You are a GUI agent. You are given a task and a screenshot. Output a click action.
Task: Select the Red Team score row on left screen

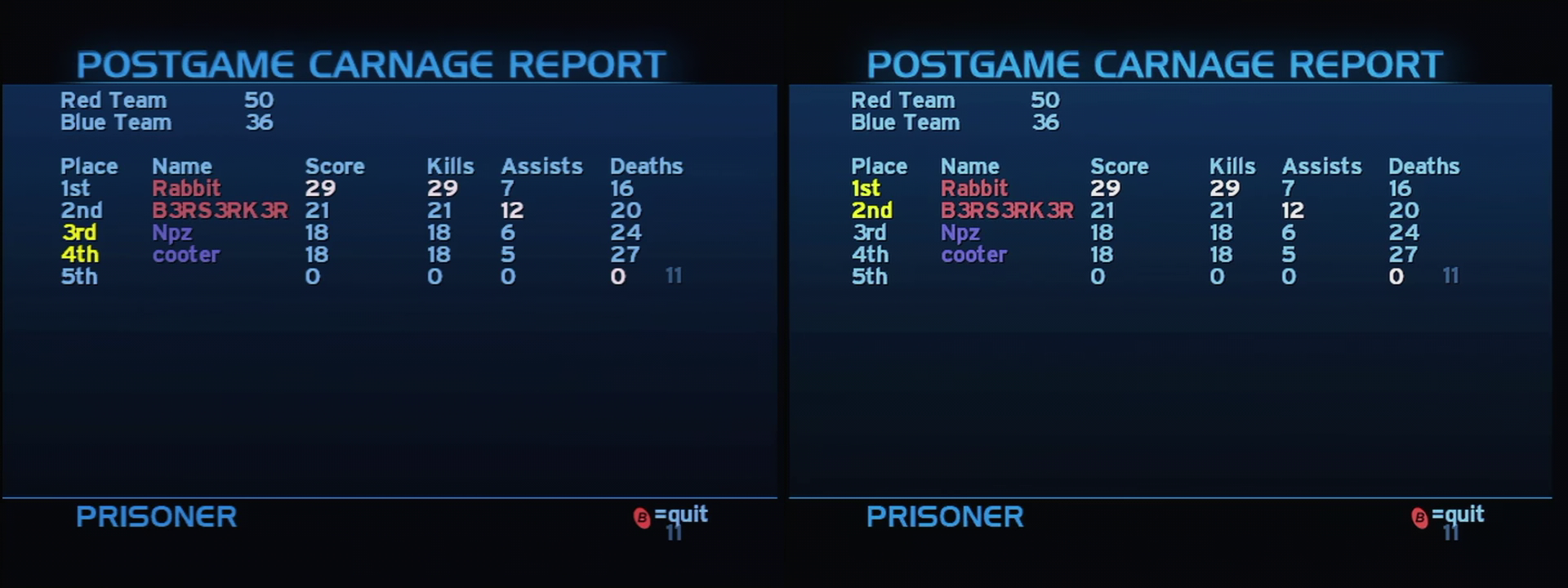[x=163, y=100]
